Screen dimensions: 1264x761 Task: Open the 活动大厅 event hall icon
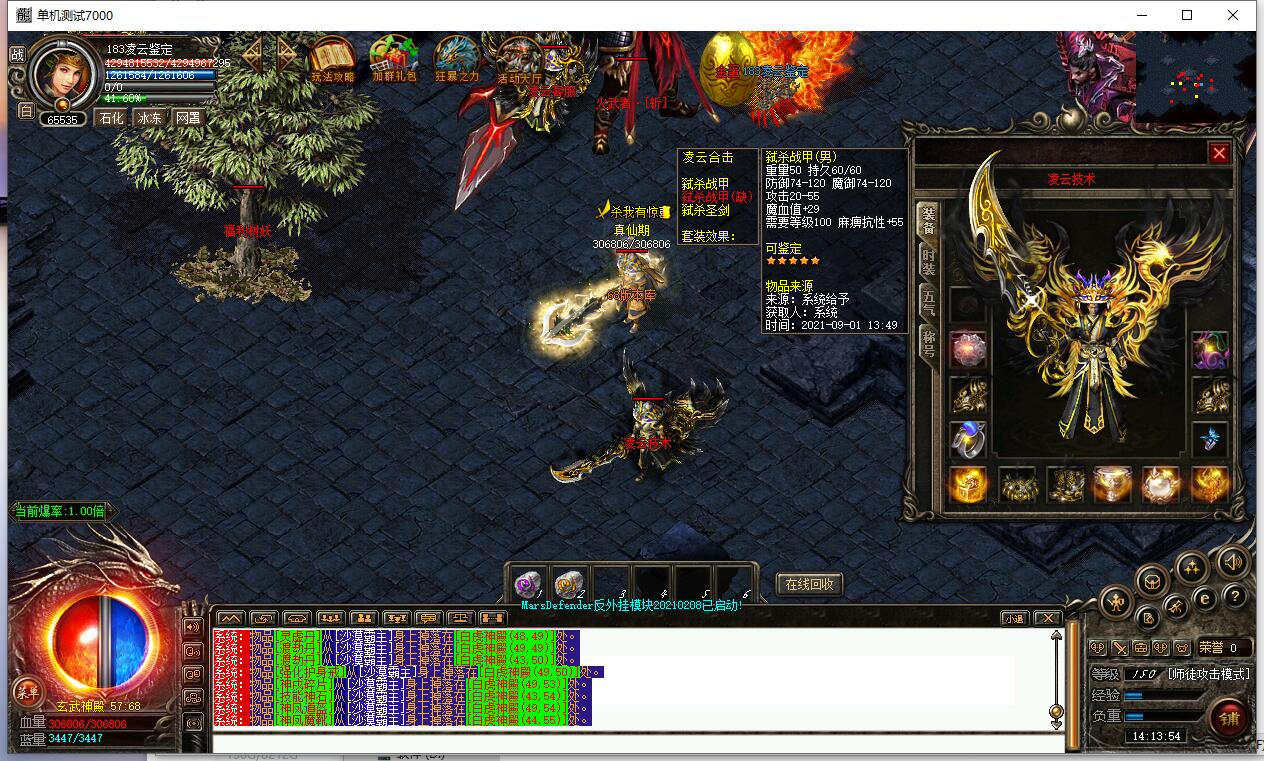[519, 59]
